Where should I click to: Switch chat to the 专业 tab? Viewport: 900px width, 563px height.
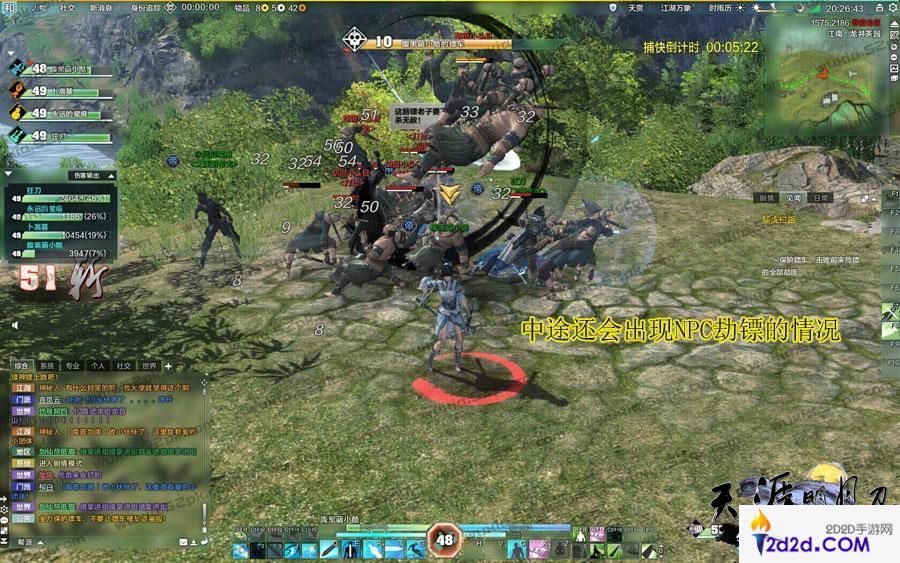[x=73, y=366]
